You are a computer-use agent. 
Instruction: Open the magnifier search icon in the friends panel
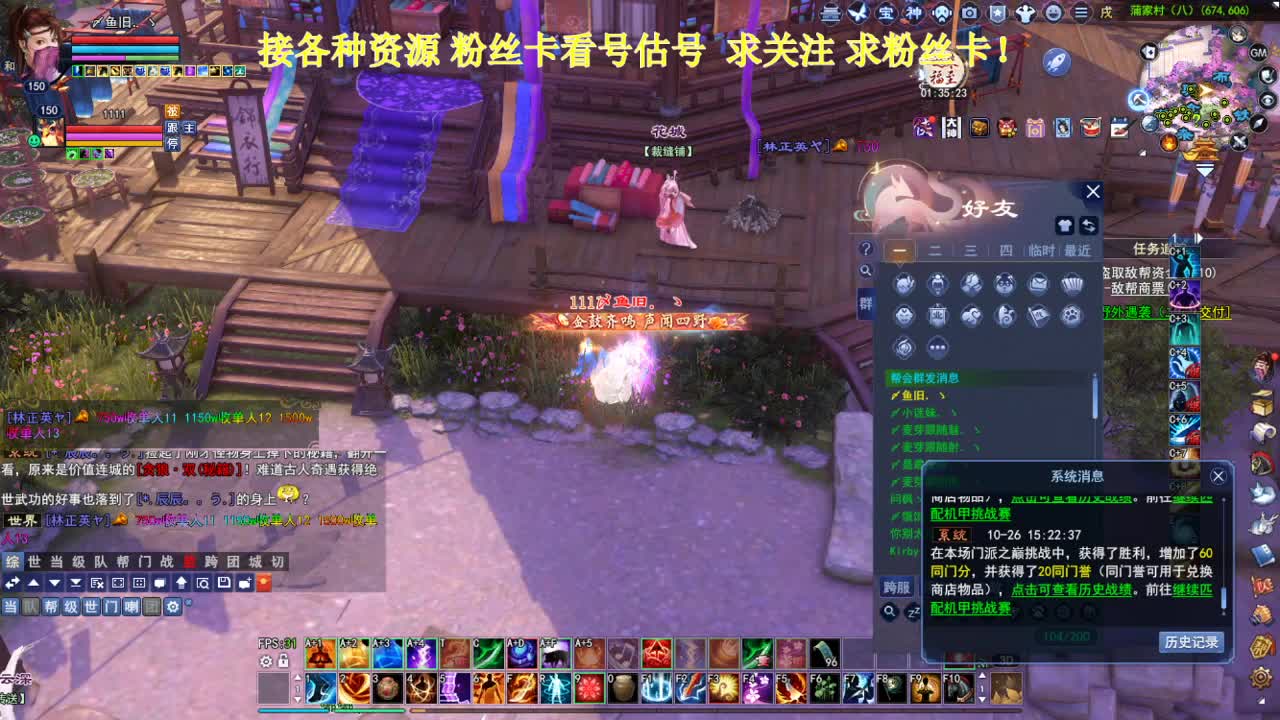click(x=866, y=270)
